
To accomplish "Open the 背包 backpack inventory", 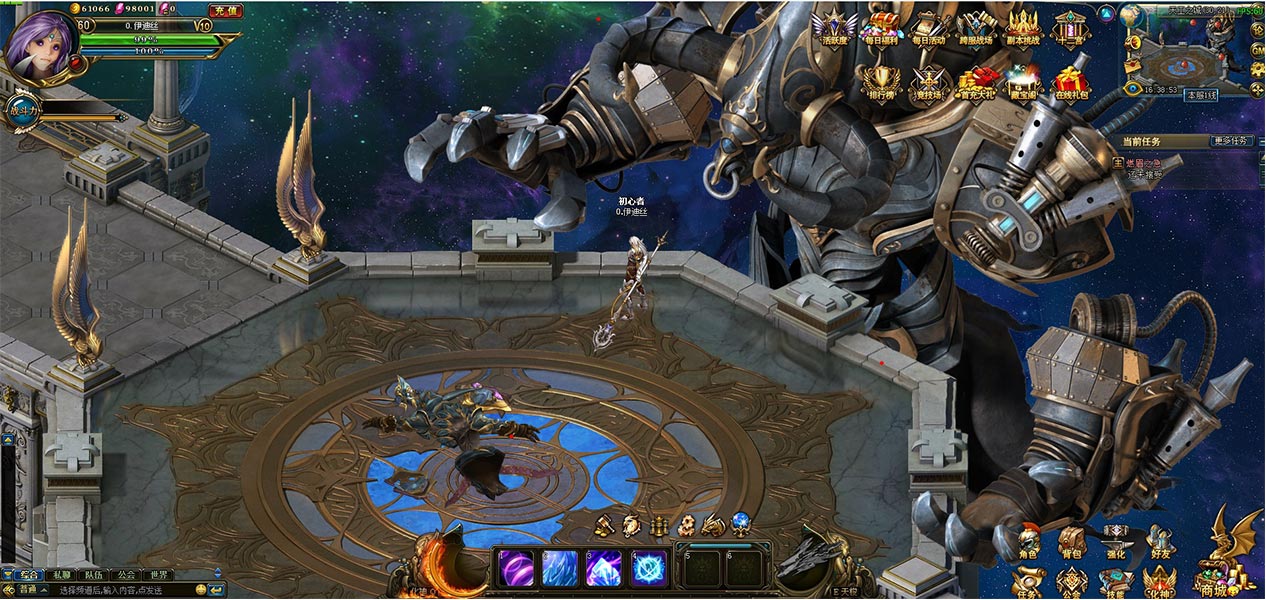I will (1071, 541).
